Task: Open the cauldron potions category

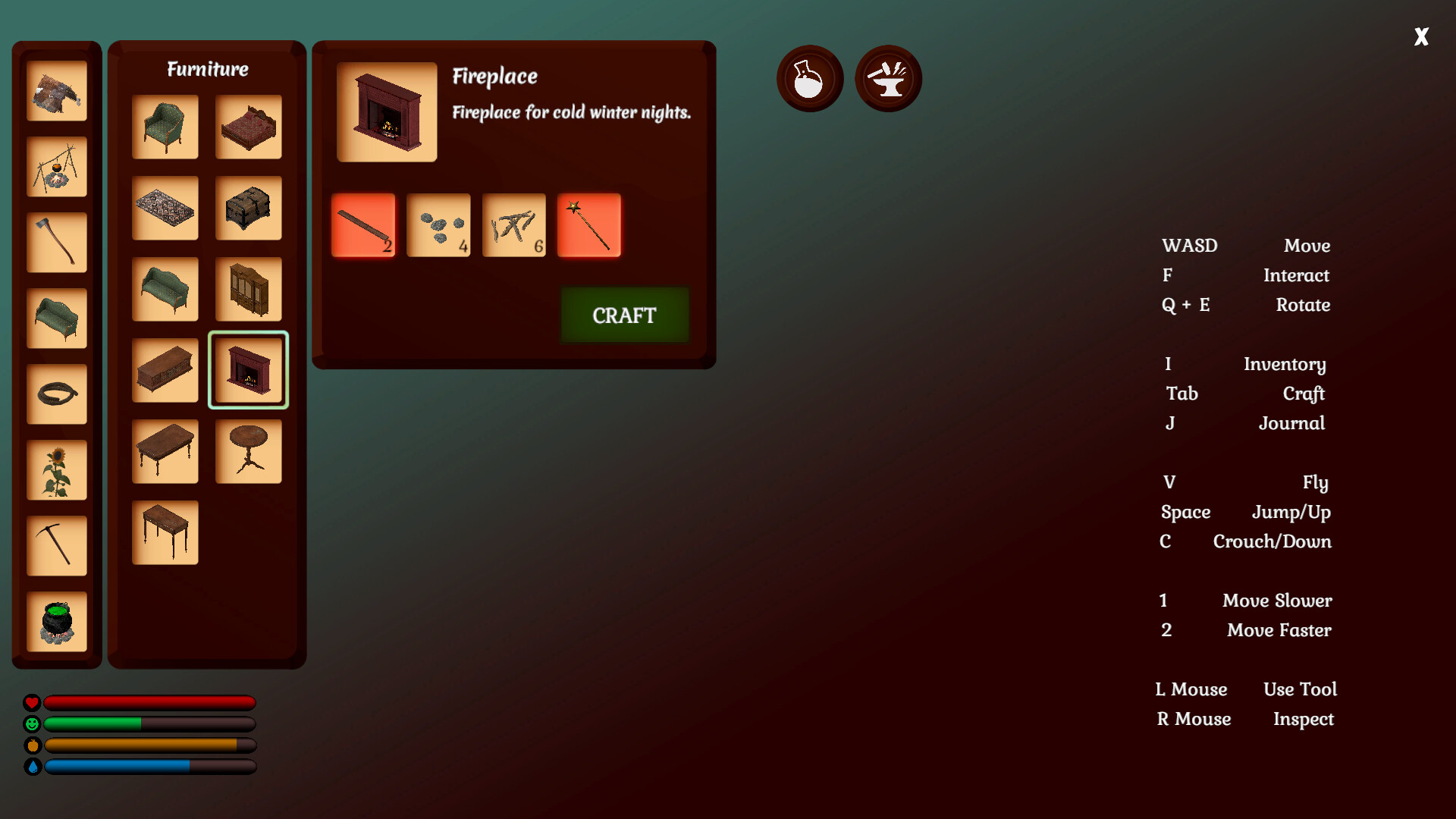Action: [56, 622]
